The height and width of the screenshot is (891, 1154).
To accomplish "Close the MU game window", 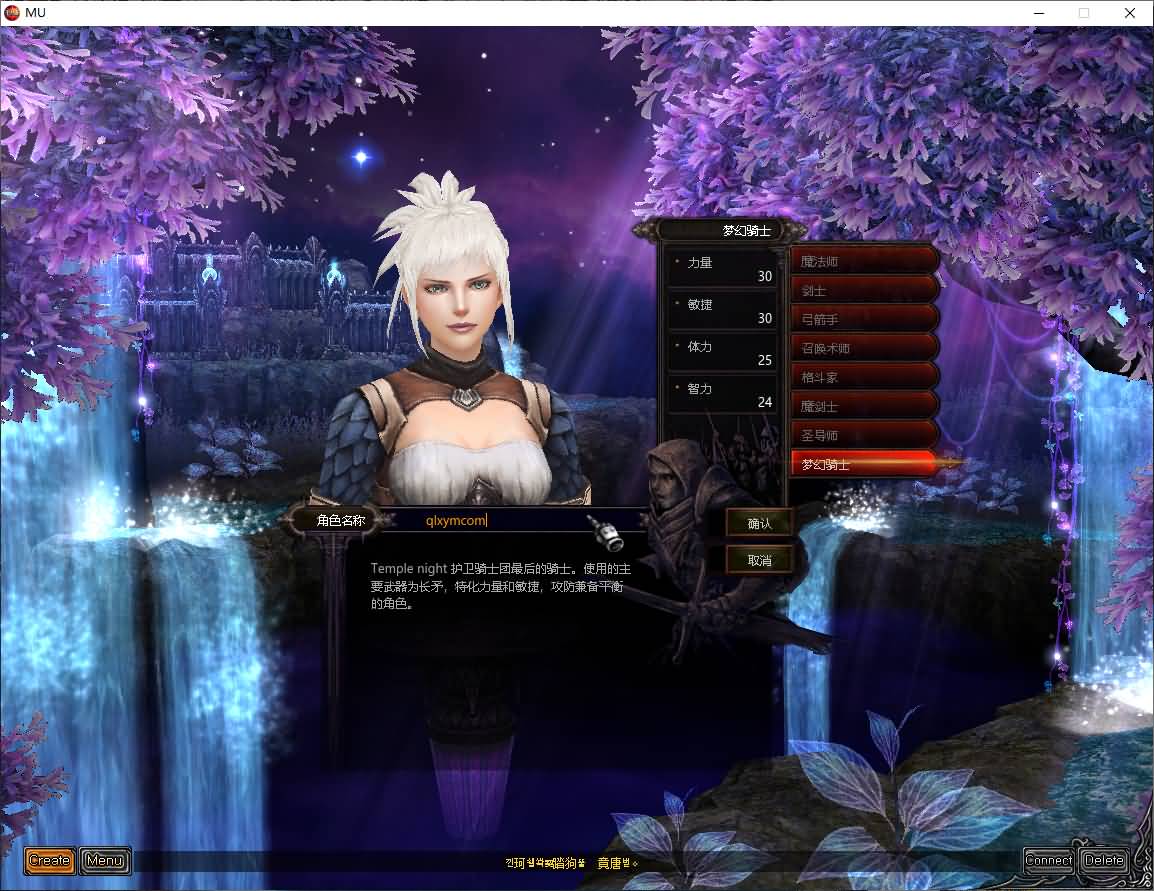I will [1130, 13].
